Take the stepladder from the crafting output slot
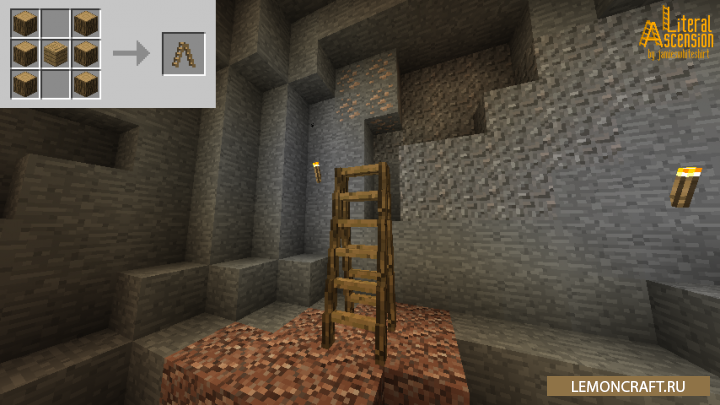720x405 pixels. pos(183,53)
